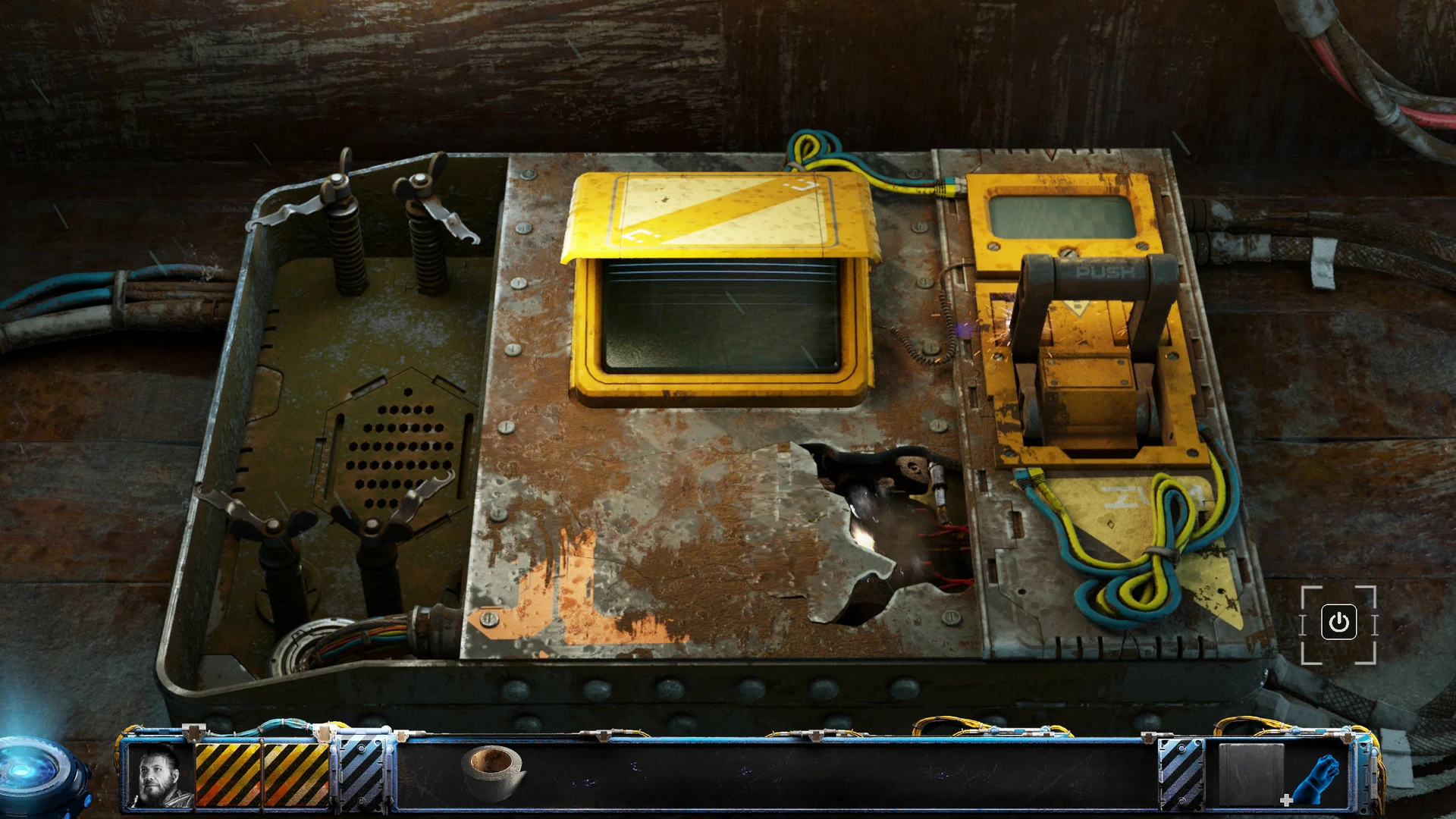Activate the blue glowing orb device

pos(34,773)
